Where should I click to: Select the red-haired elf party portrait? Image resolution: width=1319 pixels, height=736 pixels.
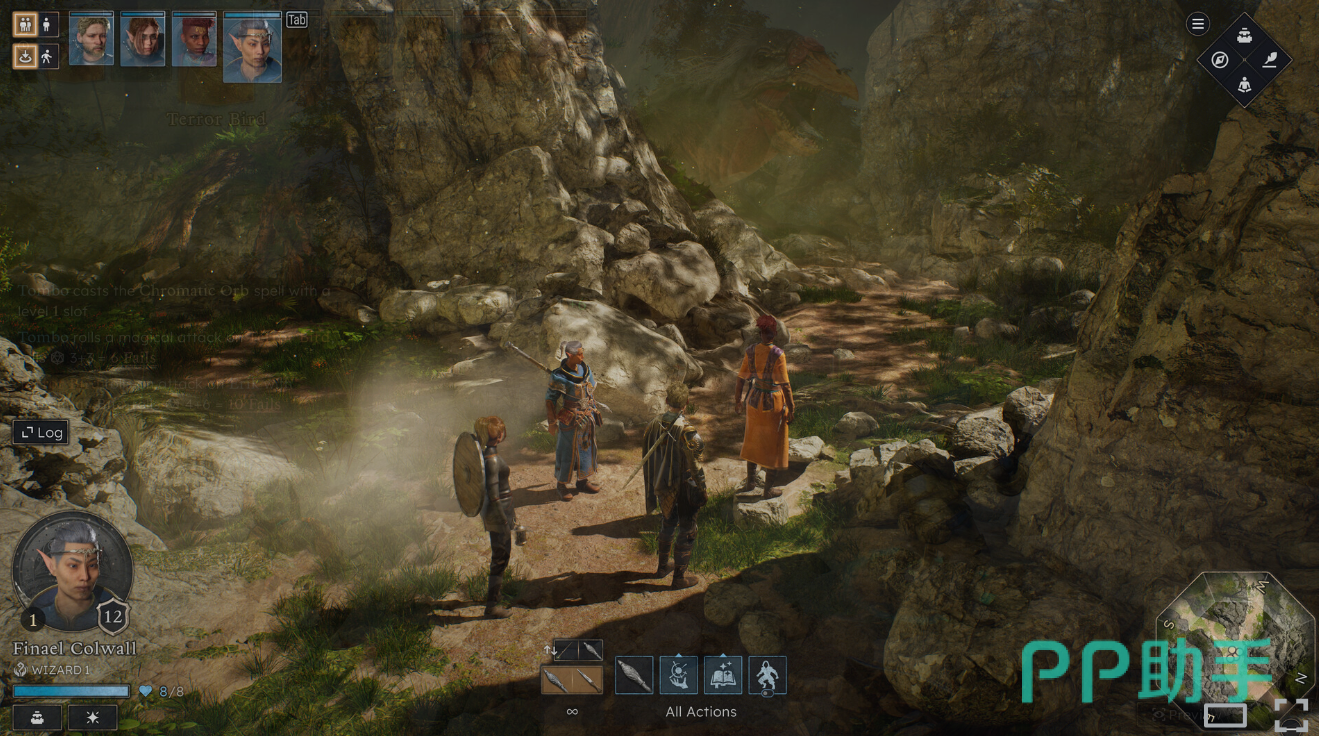click(142, 40)
